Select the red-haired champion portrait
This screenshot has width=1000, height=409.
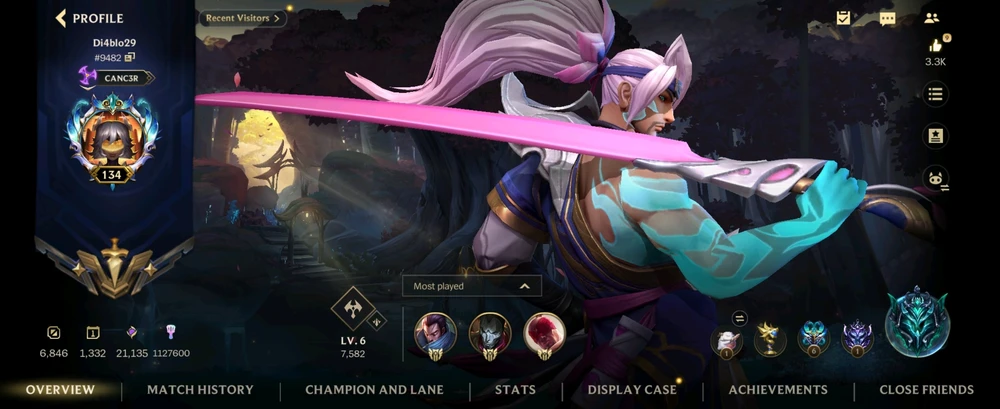pos(544,332)
